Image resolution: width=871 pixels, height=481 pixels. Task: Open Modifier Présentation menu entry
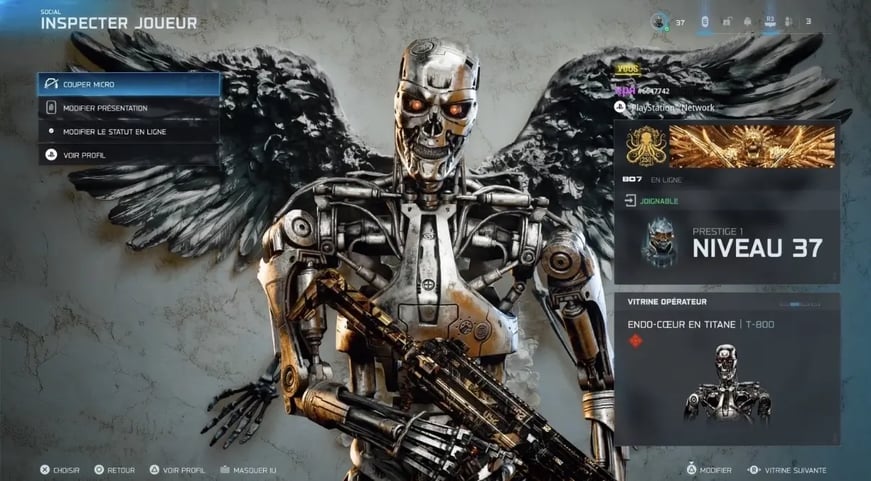[x=128, y=108]
